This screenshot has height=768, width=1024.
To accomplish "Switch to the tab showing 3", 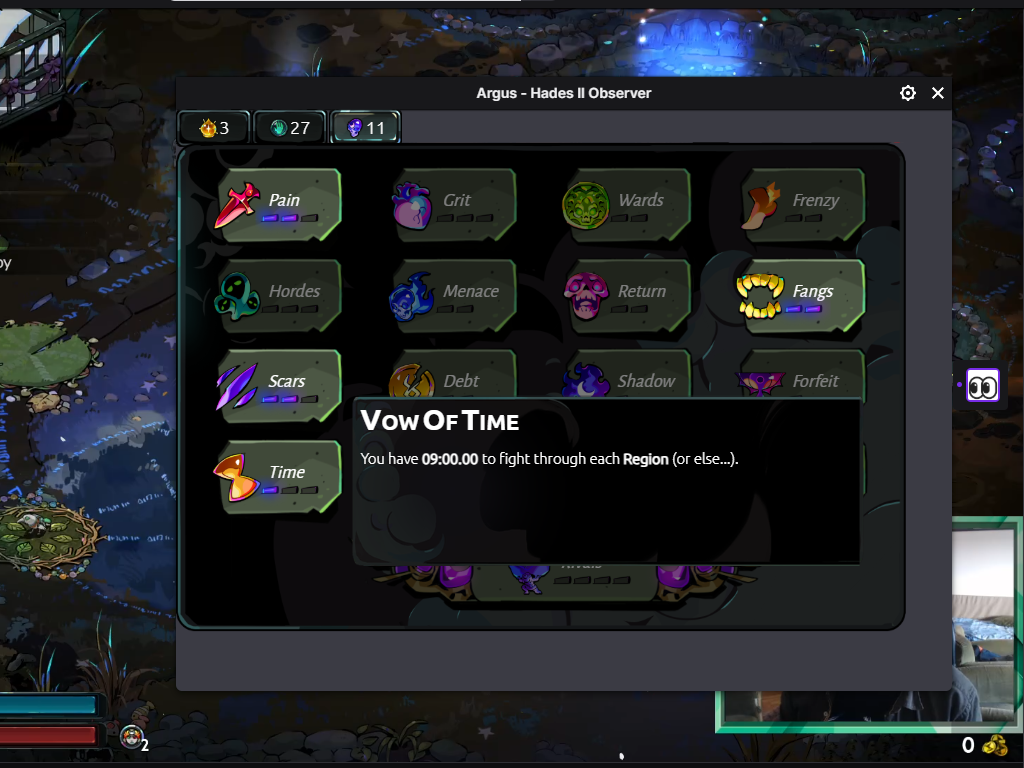I will click(x=215, y=128).
